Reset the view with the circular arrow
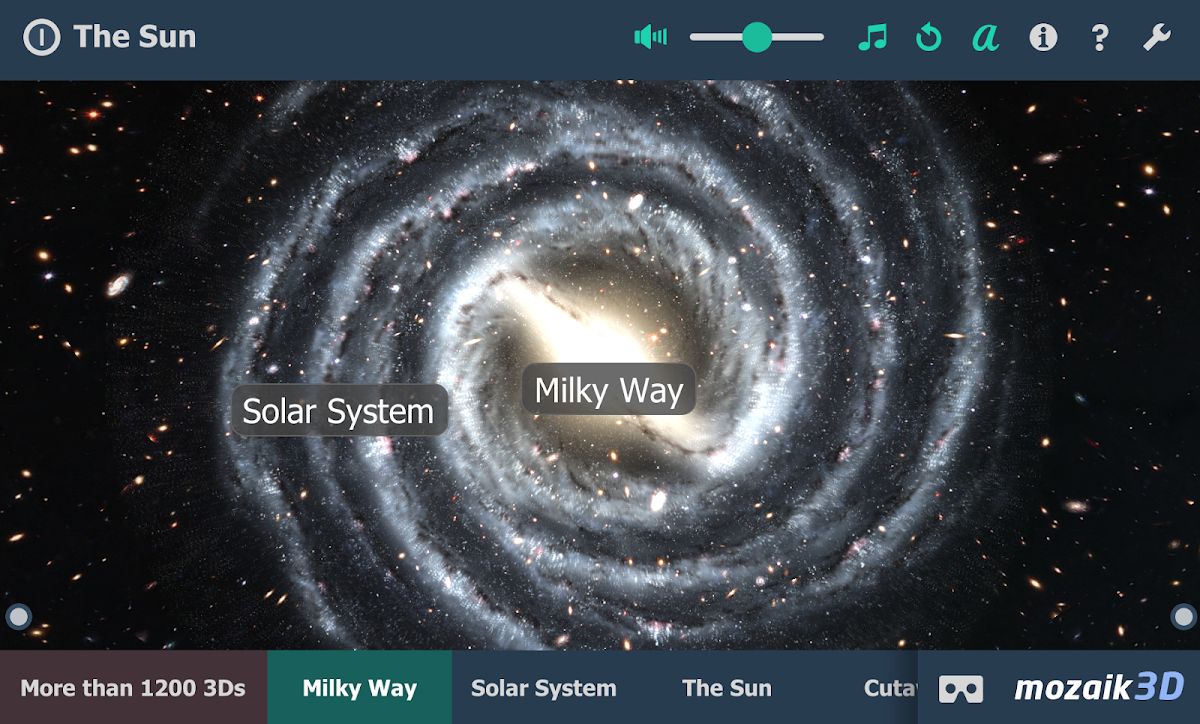The height and width of the screenshot is (724, 1200). tap(929, 38)
